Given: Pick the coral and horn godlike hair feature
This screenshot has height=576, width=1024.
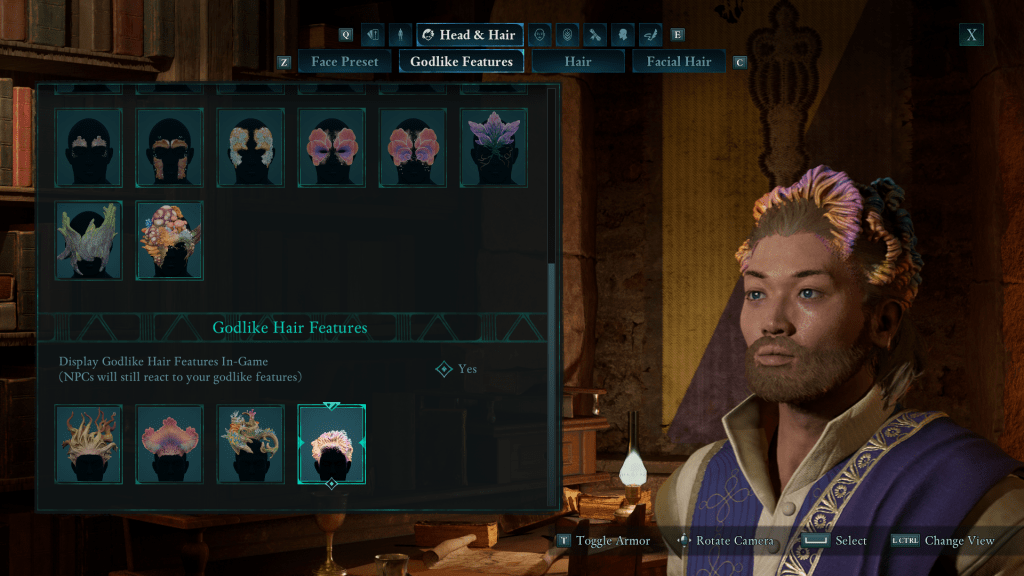Looking at the screenshot, I should (251, 444).
